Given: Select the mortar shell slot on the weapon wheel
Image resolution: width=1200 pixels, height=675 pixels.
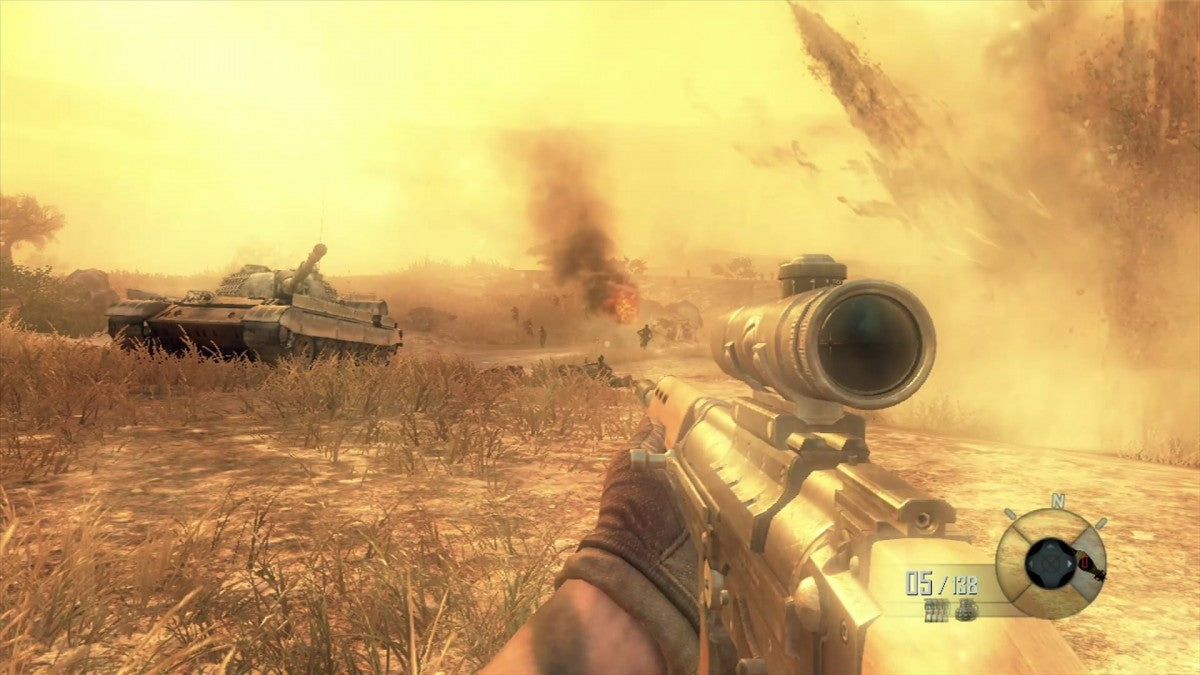Looking at the screenshot, I should (x=1088, y=568).
